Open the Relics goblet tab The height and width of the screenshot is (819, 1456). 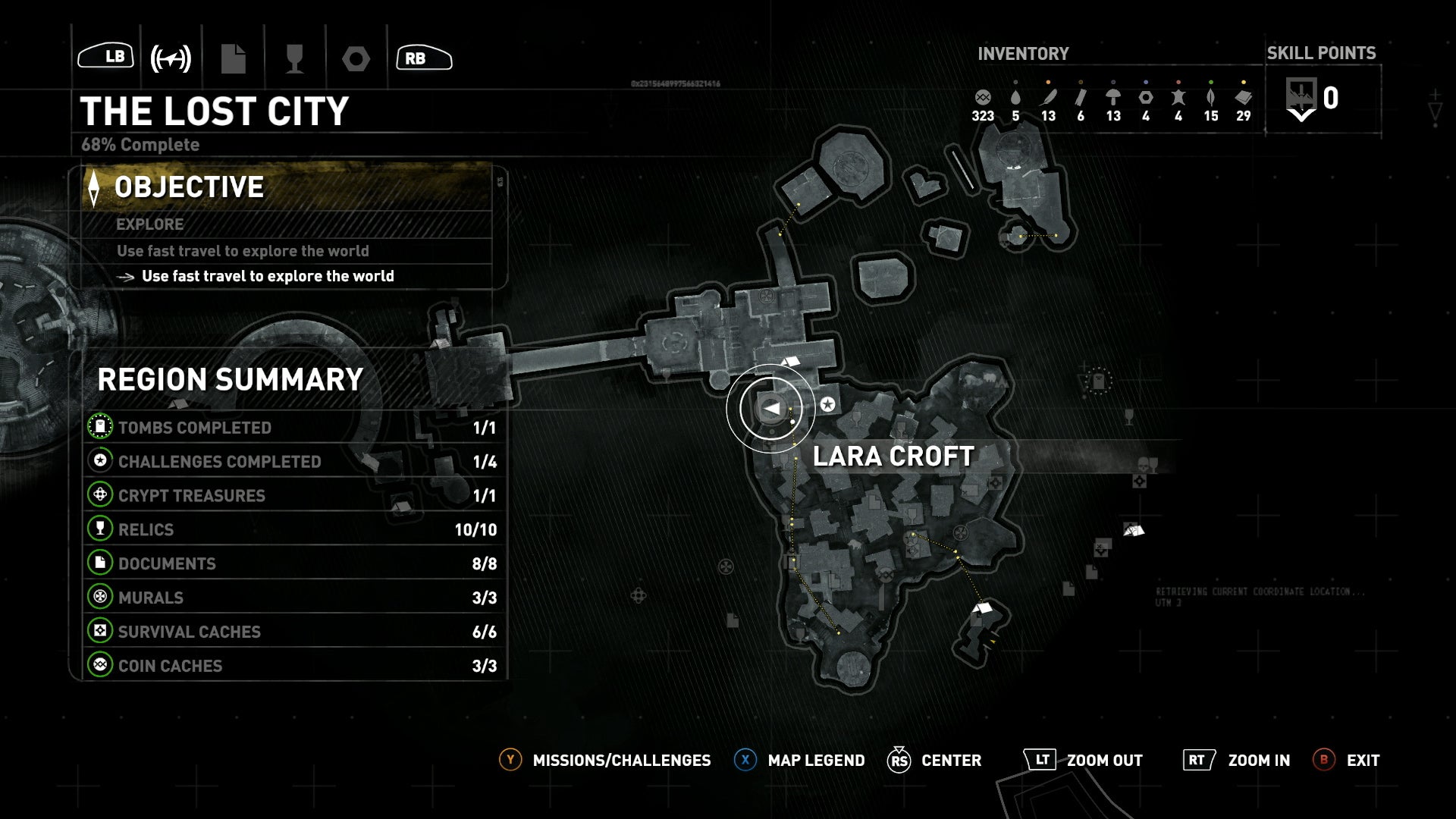pos(294,58)
